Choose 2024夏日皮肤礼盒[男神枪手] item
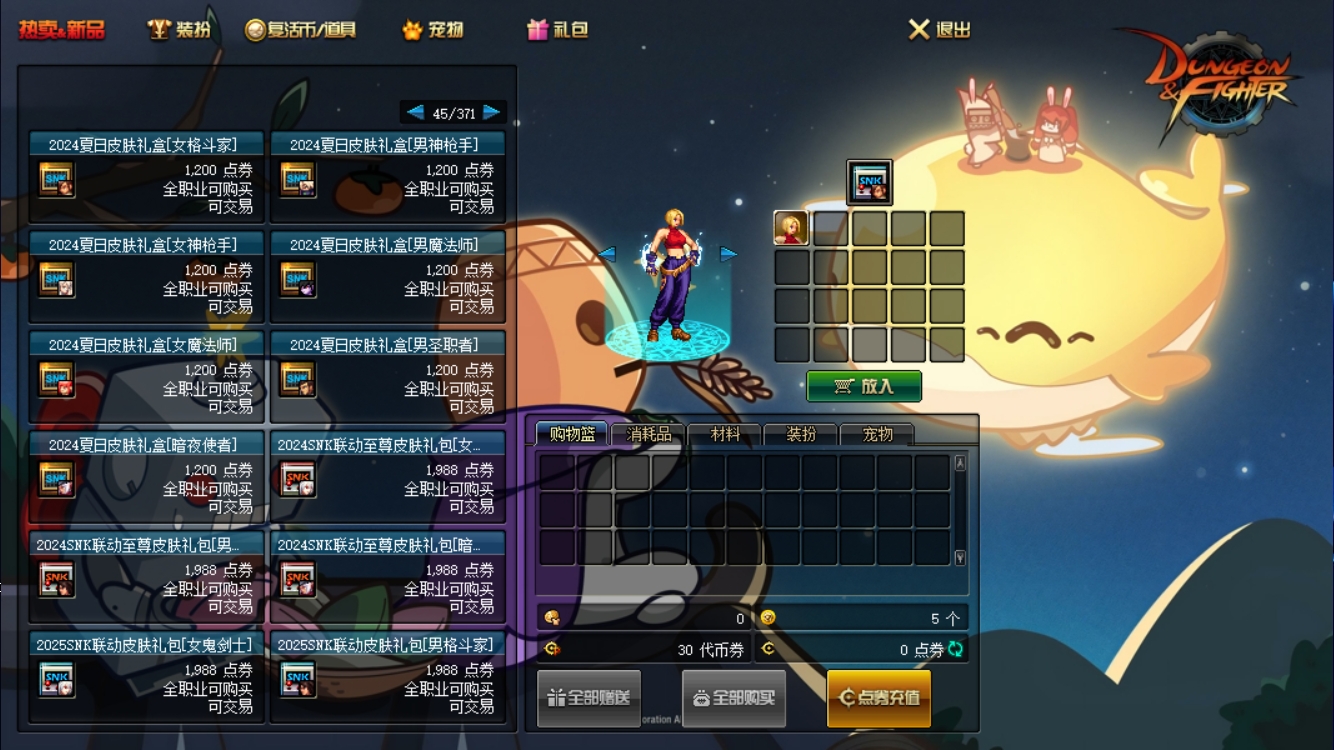 click(388, 177)
